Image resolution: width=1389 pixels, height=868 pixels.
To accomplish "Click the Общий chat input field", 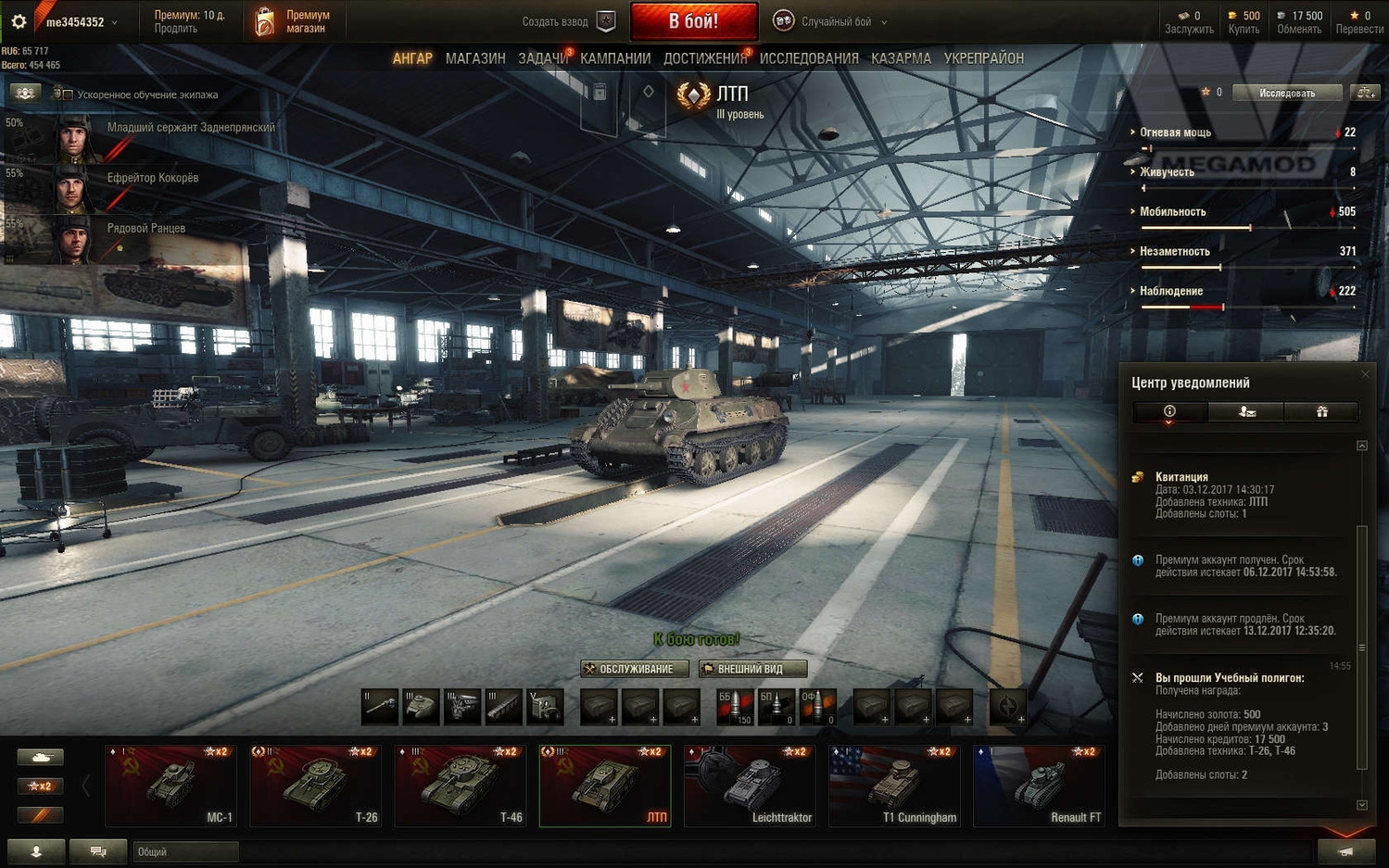I will tap(185, 851).
